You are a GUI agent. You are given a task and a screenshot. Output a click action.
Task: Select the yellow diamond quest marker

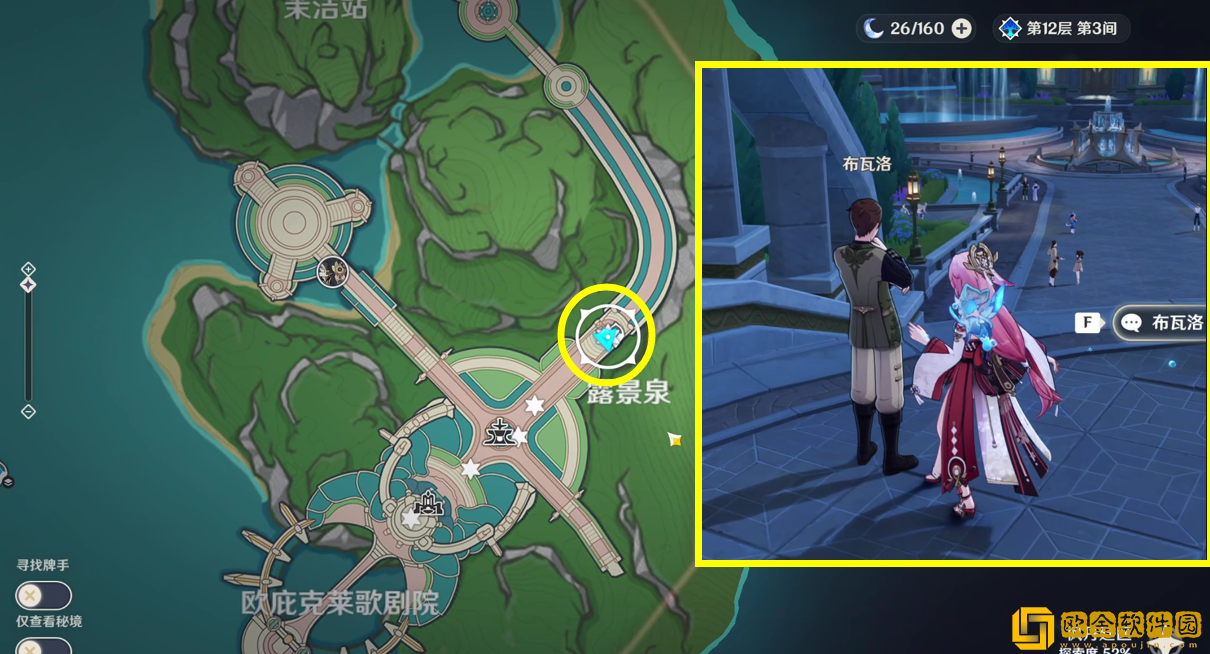tap(675, 438)
